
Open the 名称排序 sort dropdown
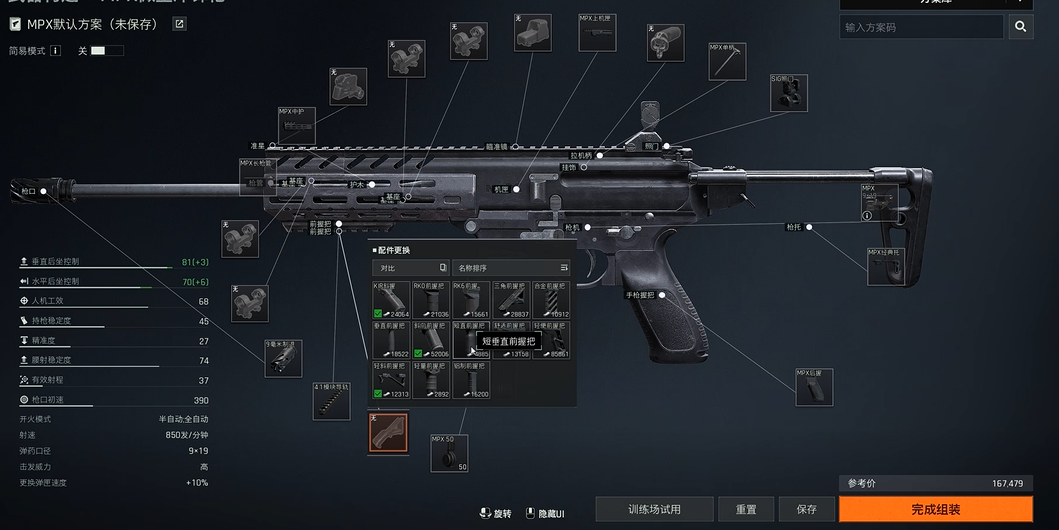[512, 268]
